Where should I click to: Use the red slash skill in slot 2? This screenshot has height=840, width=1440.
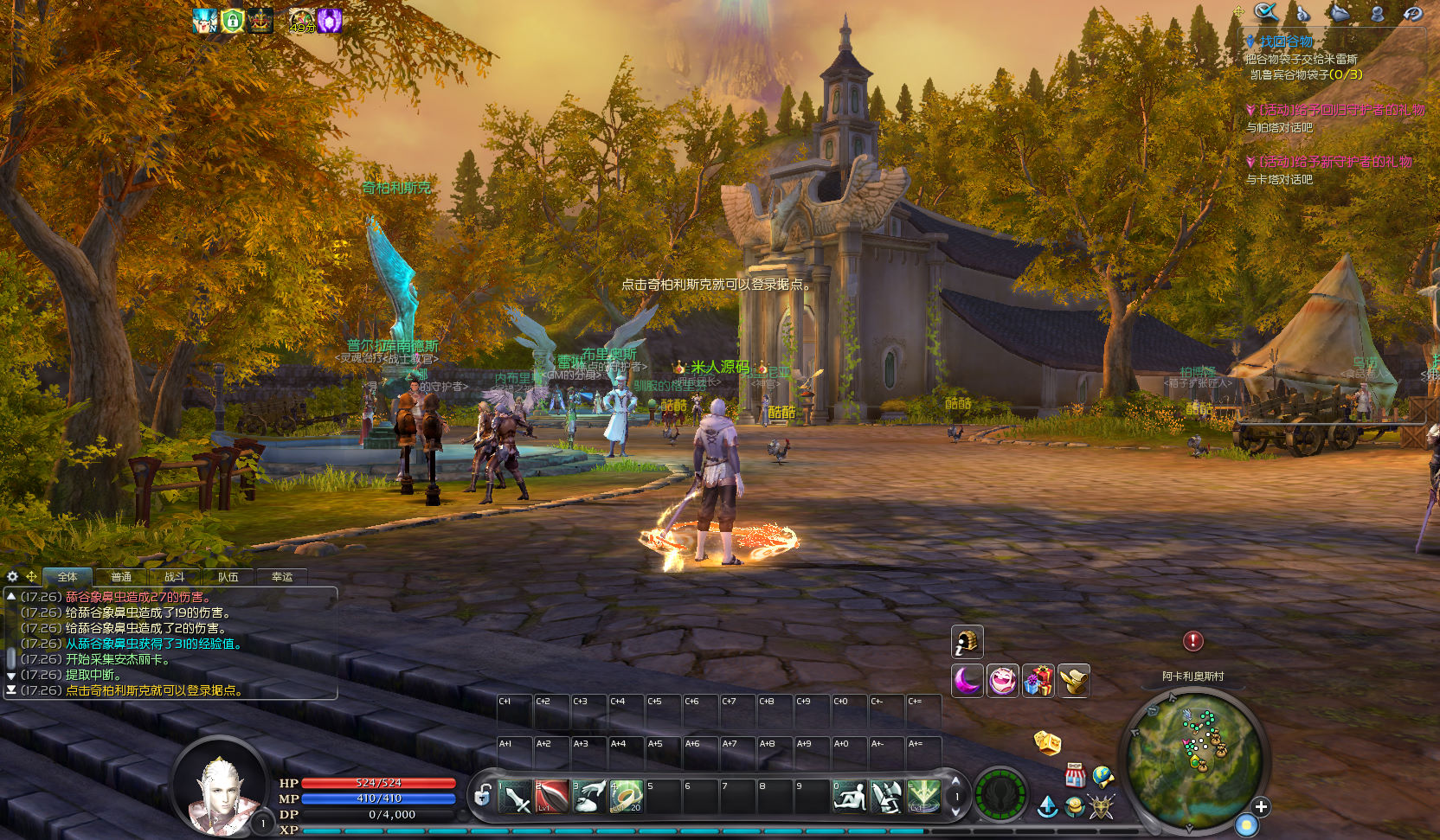[x=552, y=797]
